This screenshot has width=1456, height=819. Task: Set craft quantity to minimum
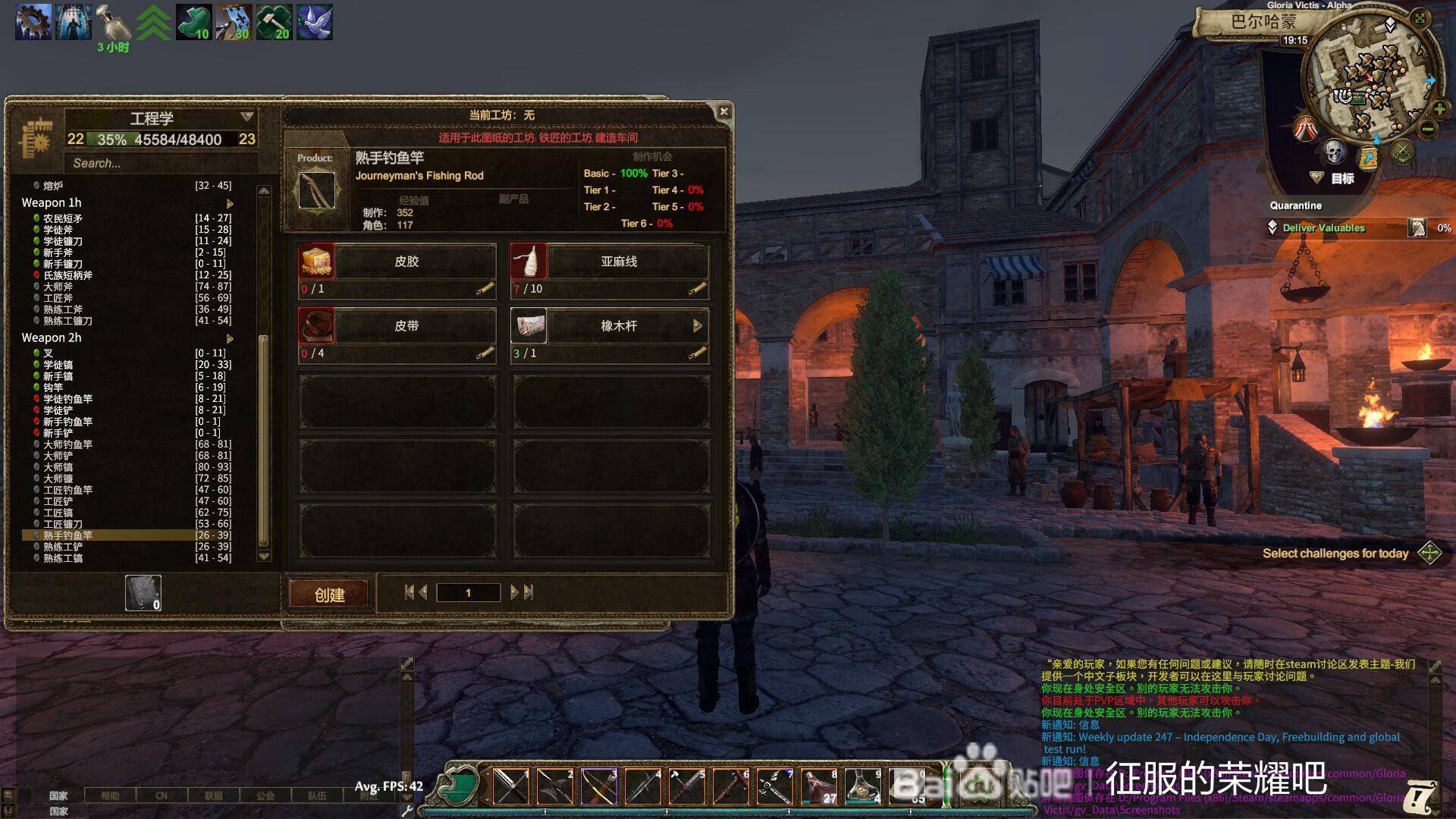tap(409, 592)
